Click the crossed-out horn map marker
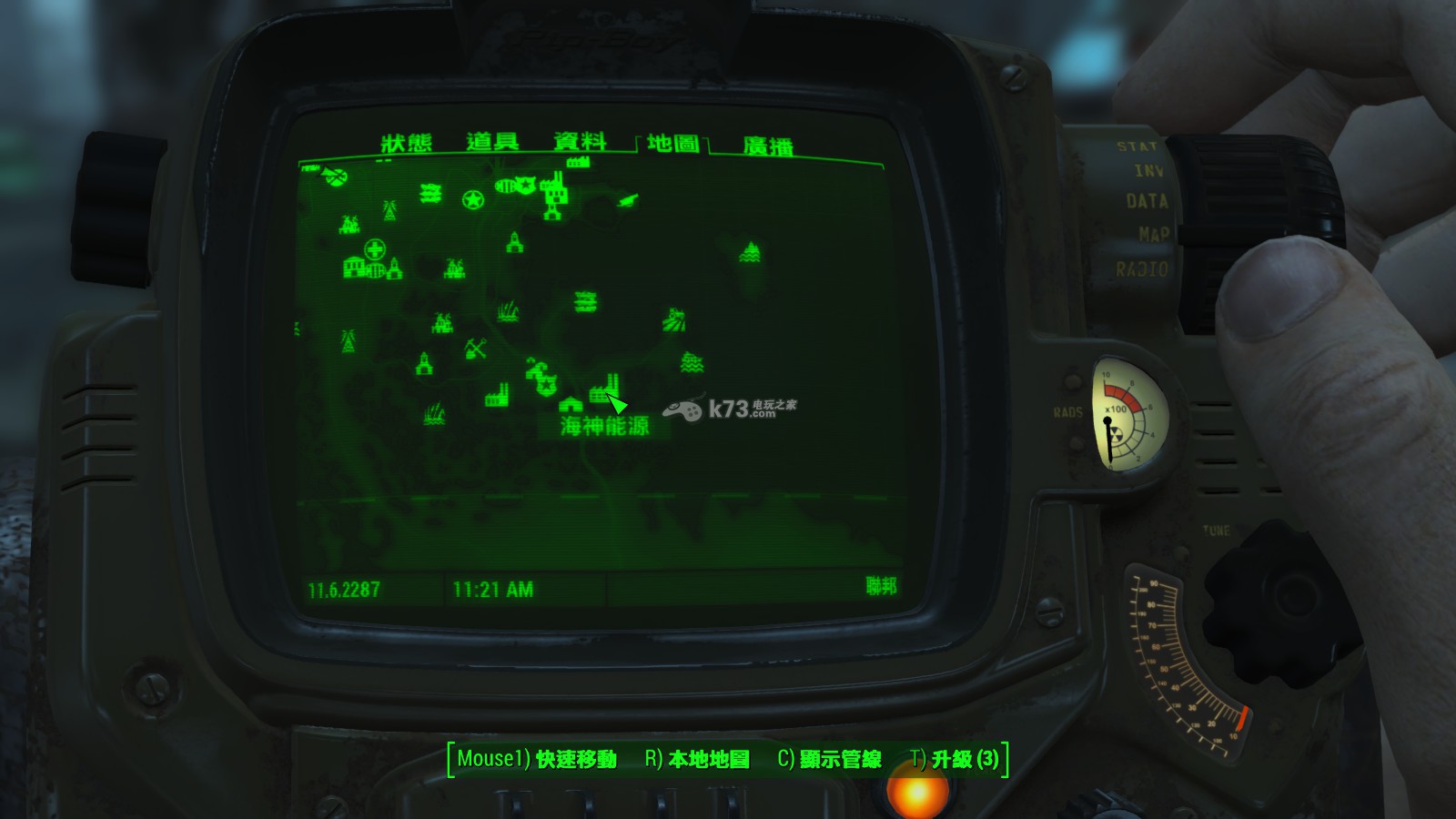The image size is (1456, 819). point(335,177)
